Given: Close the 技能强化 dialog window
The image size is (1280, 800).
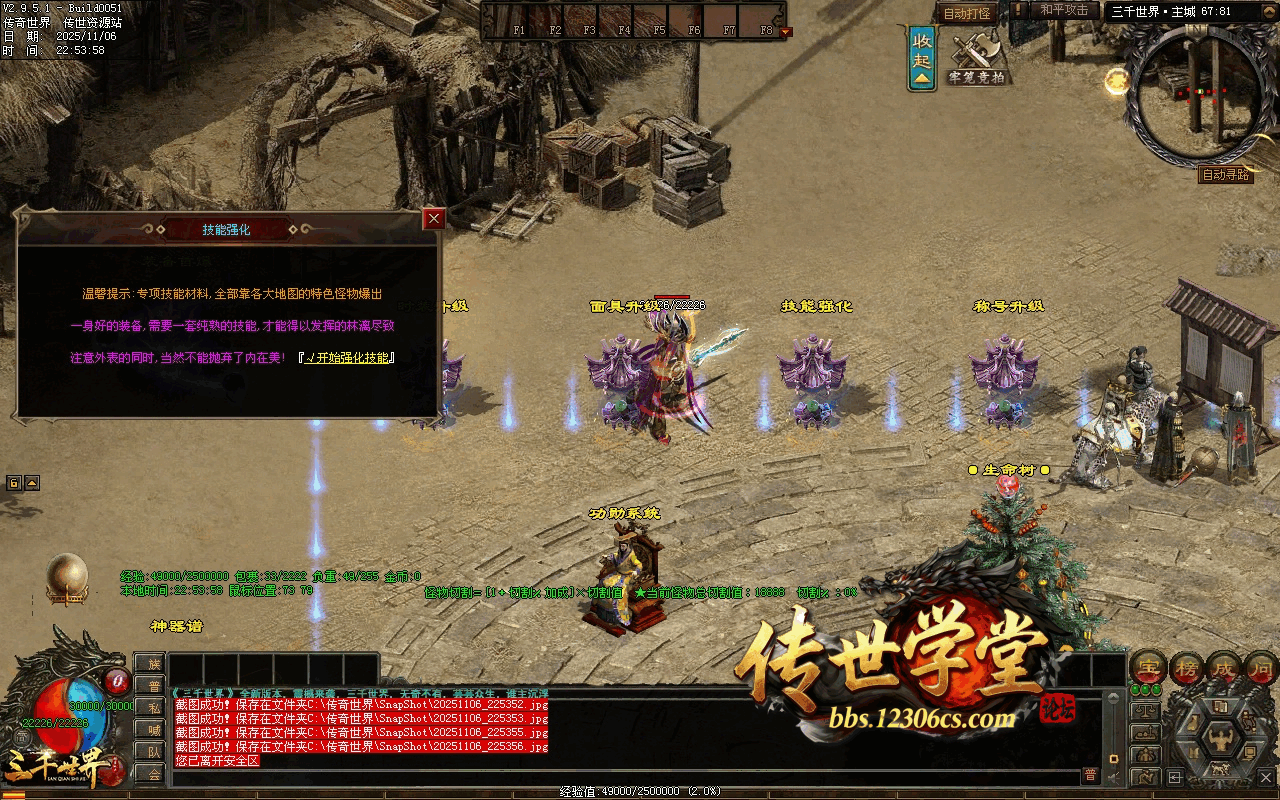Looking at the screenshot, I should (434, 219).
